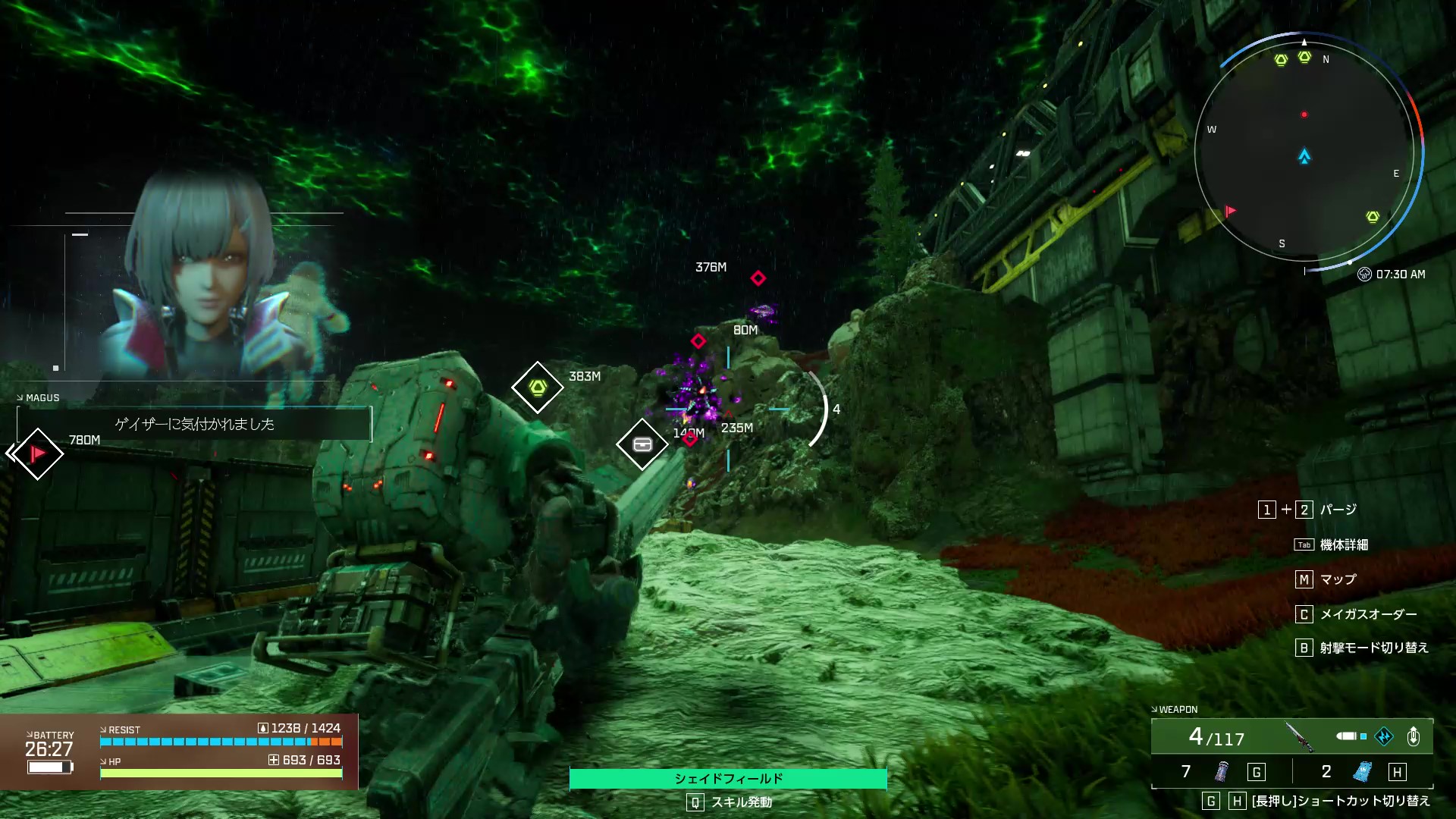The height and width of the screenshot is (819, 1456).
Task: Click the blue lightning element icon in the weapon panel
Action: pos(1384,736)
